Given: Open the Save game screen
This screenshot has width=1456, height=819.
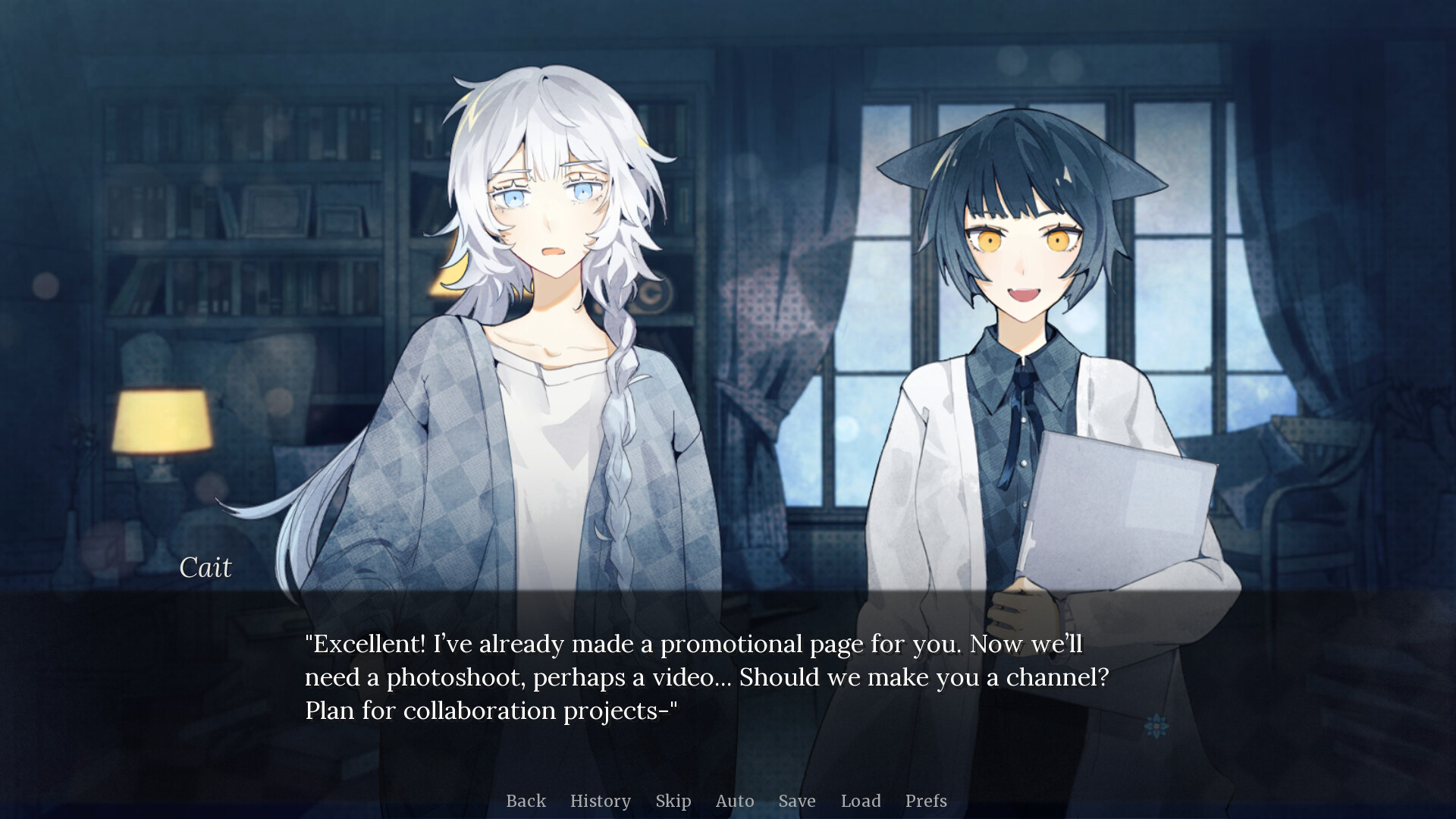Looking at the screenshot, I should (x=796, y=801).
